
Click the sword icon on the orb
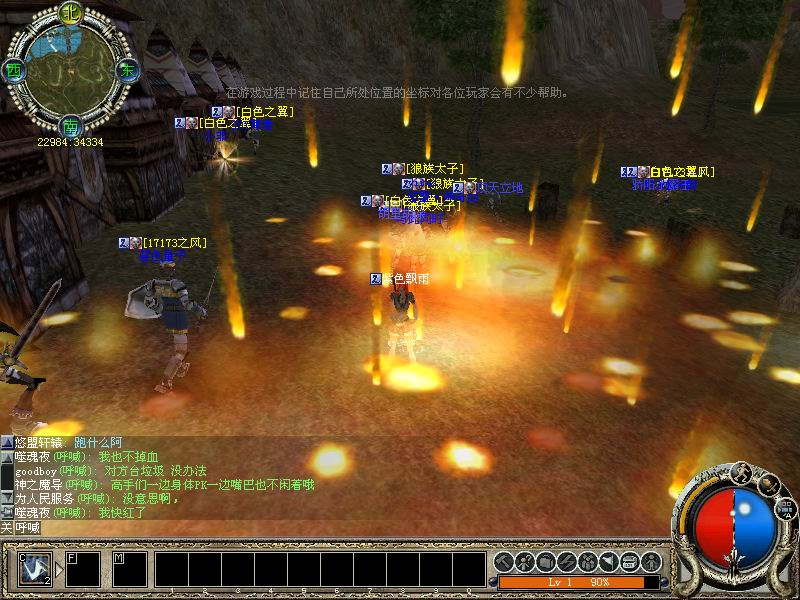click(767, 484)
